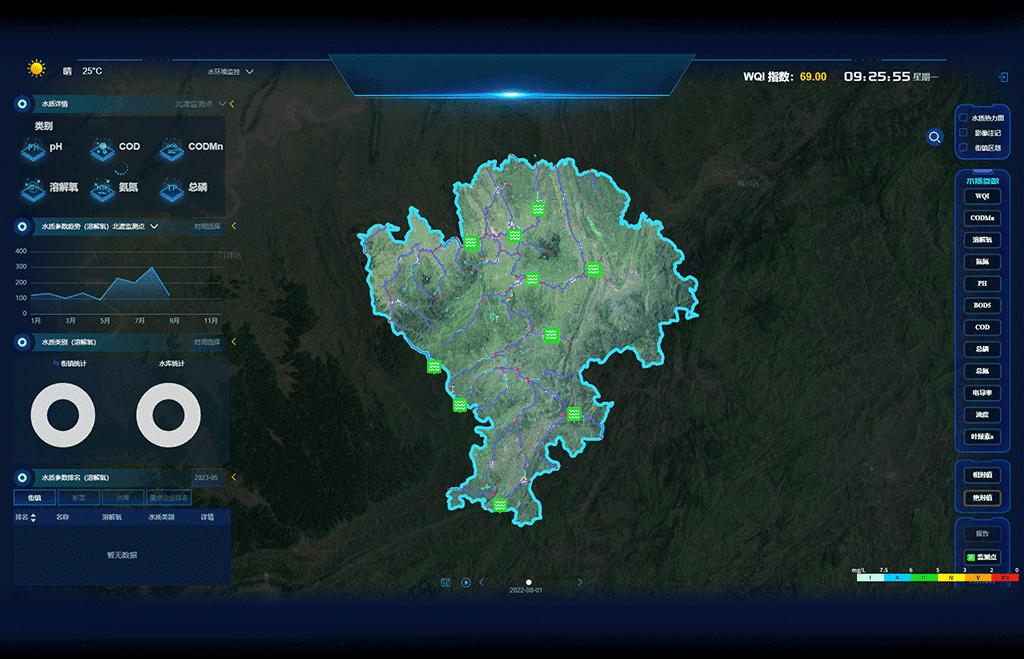Enable the 影像注记 checkbox
The width and height of the screenshot is (1024, 659).
[x=963, y=133]
